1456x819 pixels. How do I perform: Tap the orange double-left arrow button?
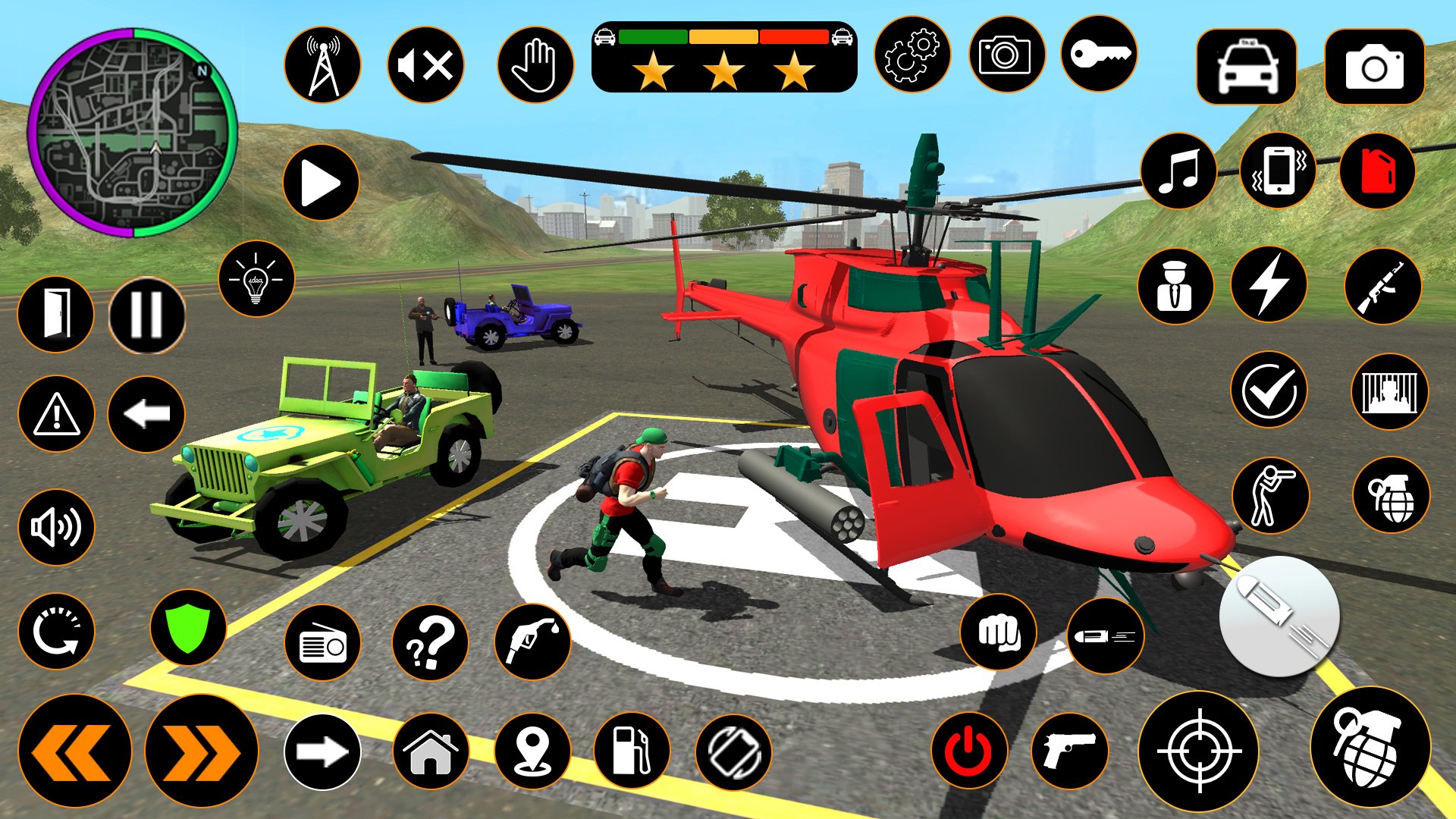tap(74, 751)
